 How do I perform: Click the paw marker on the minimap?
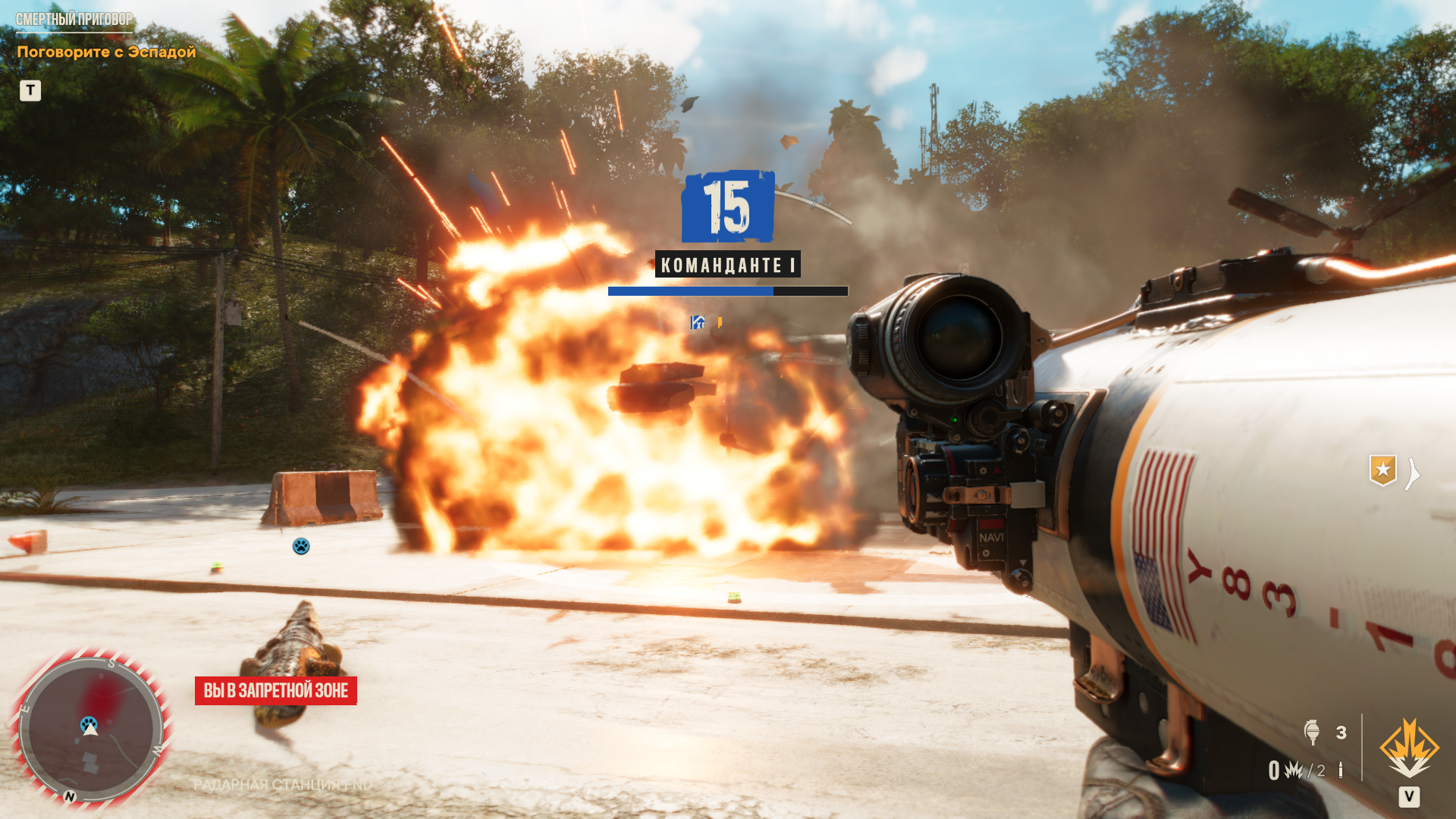coord(89,723)
